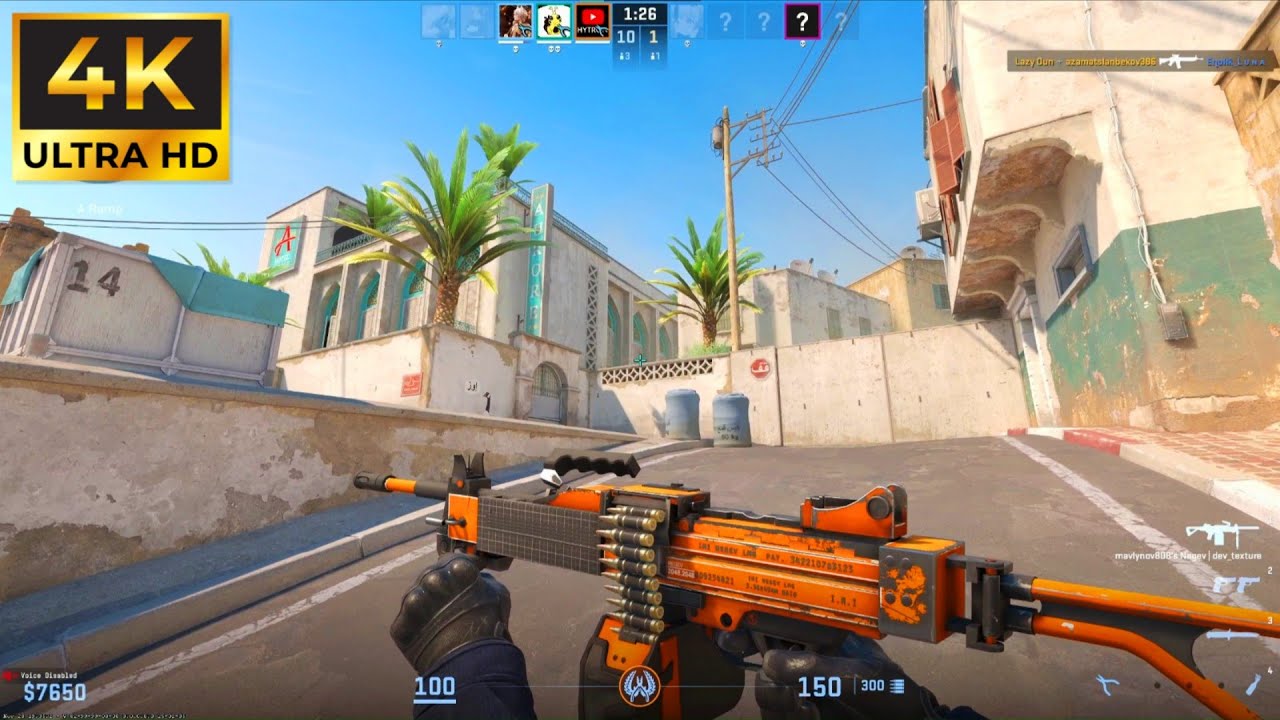This screenshot has height=720, width=1280.
Task: Select the purple-bordered question mark avatar
Action: pyautogui.click(x=802, y=20)
